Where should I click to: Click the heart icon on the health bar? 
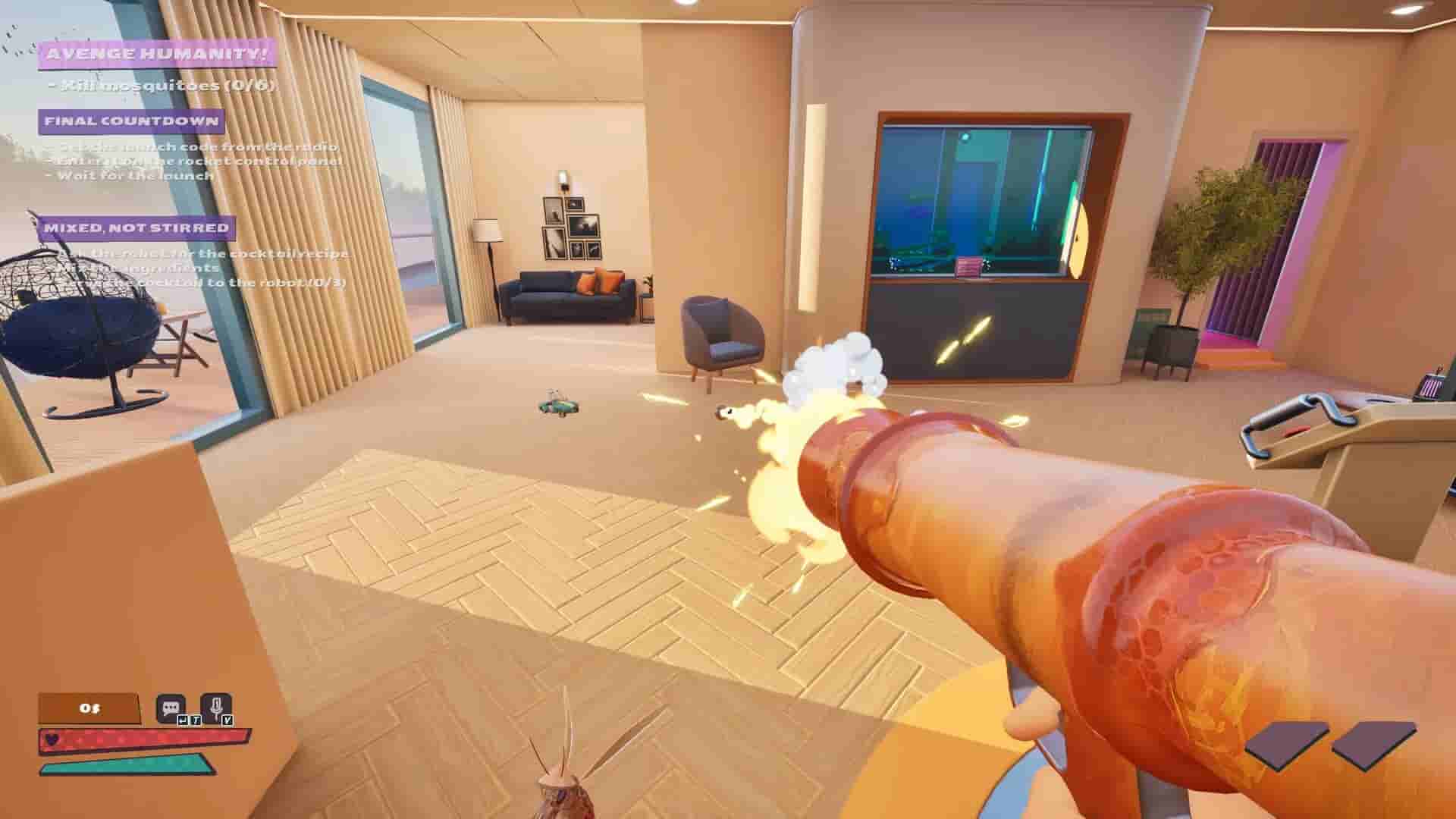point(52,739)
